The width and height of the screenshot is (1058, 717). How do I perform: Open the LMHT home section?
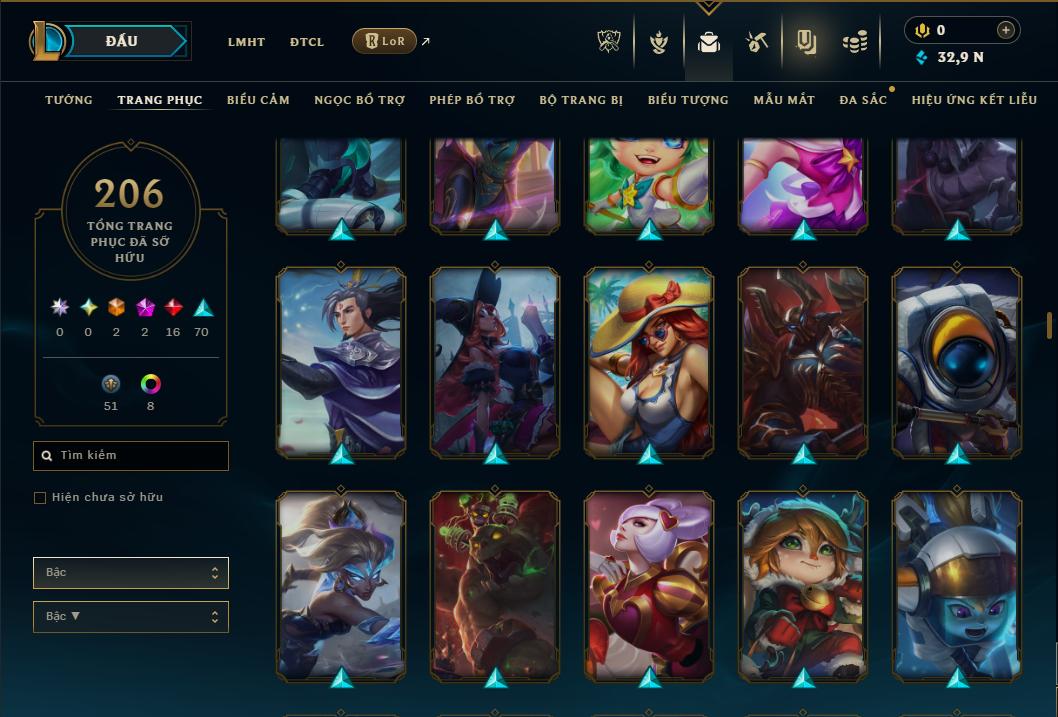(246, 42)
